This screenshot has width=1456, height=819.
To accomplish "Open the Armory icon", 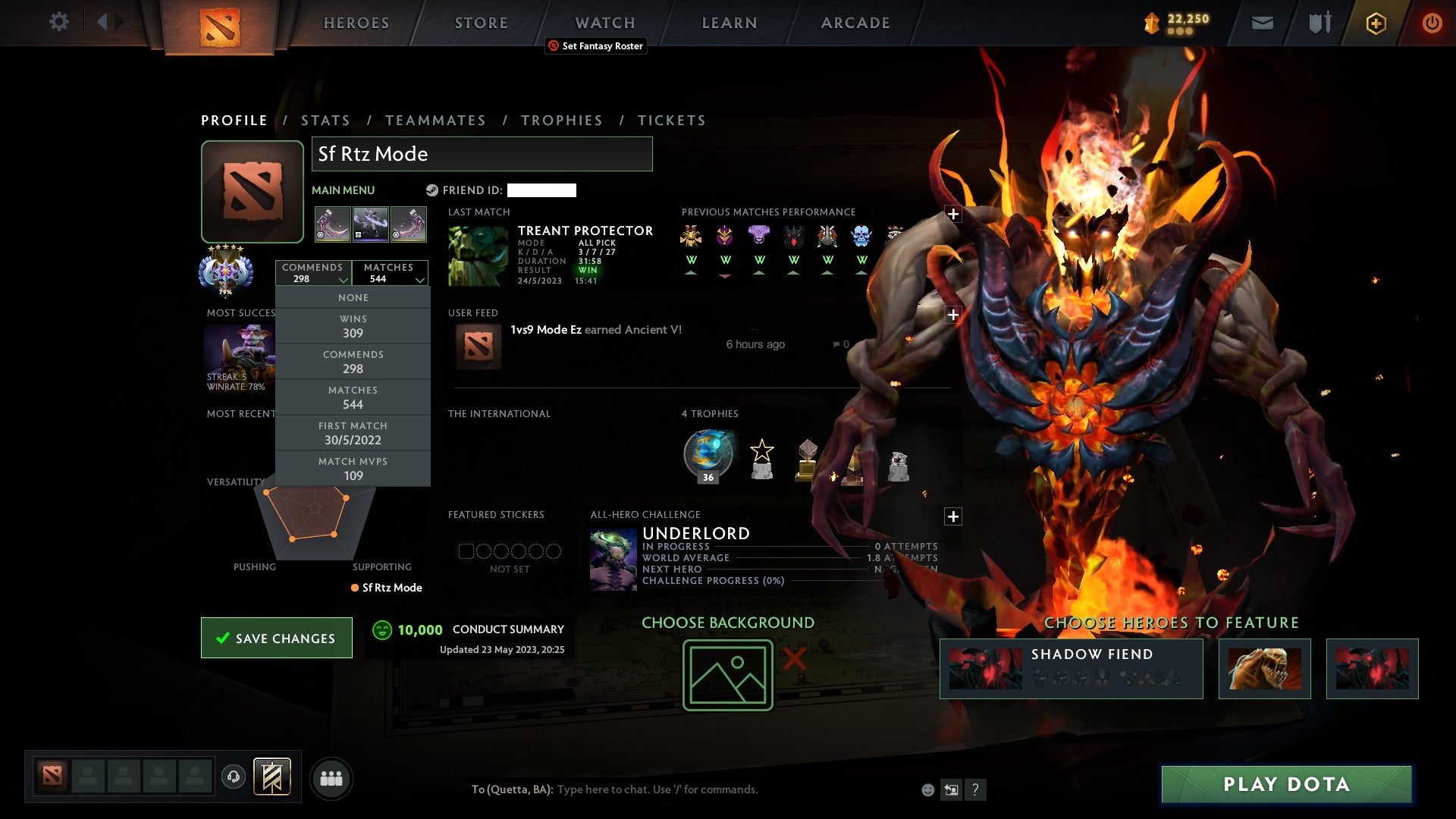I will click(1319, 23).
